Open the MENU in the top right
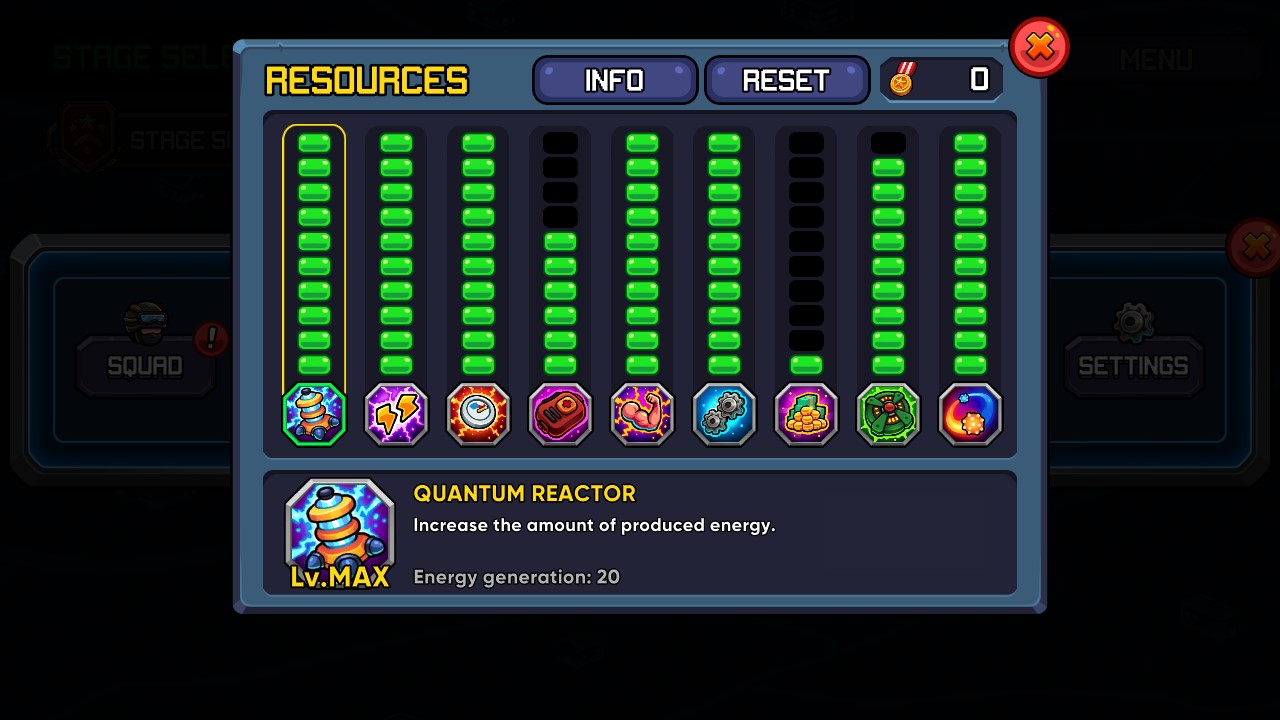The height and width of the screenshot is (720, 1280). (1157, 60)
